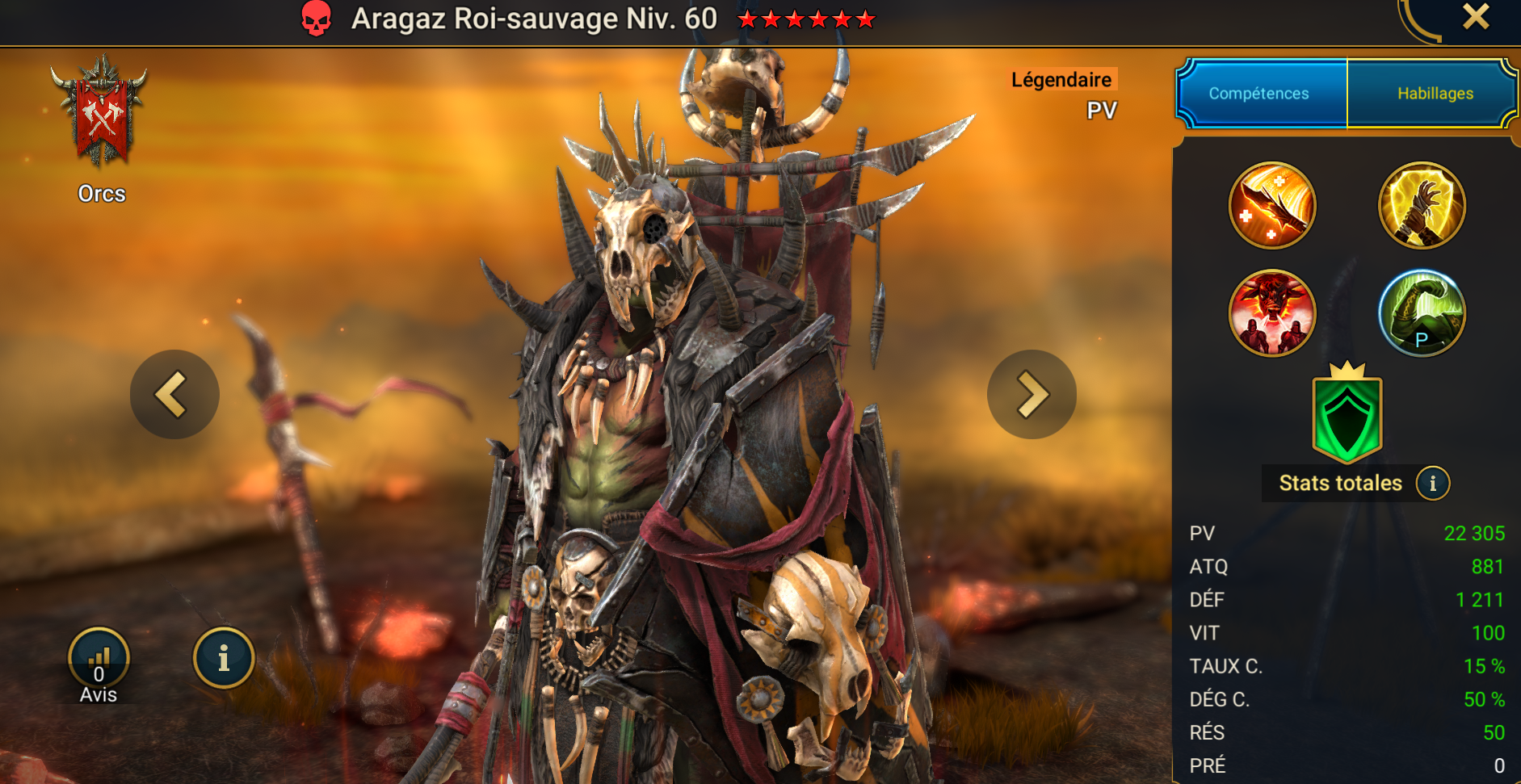The image size is (1521, 784).
Task: Switch to the Compétences tab
Action: [x=1258, y=94]
